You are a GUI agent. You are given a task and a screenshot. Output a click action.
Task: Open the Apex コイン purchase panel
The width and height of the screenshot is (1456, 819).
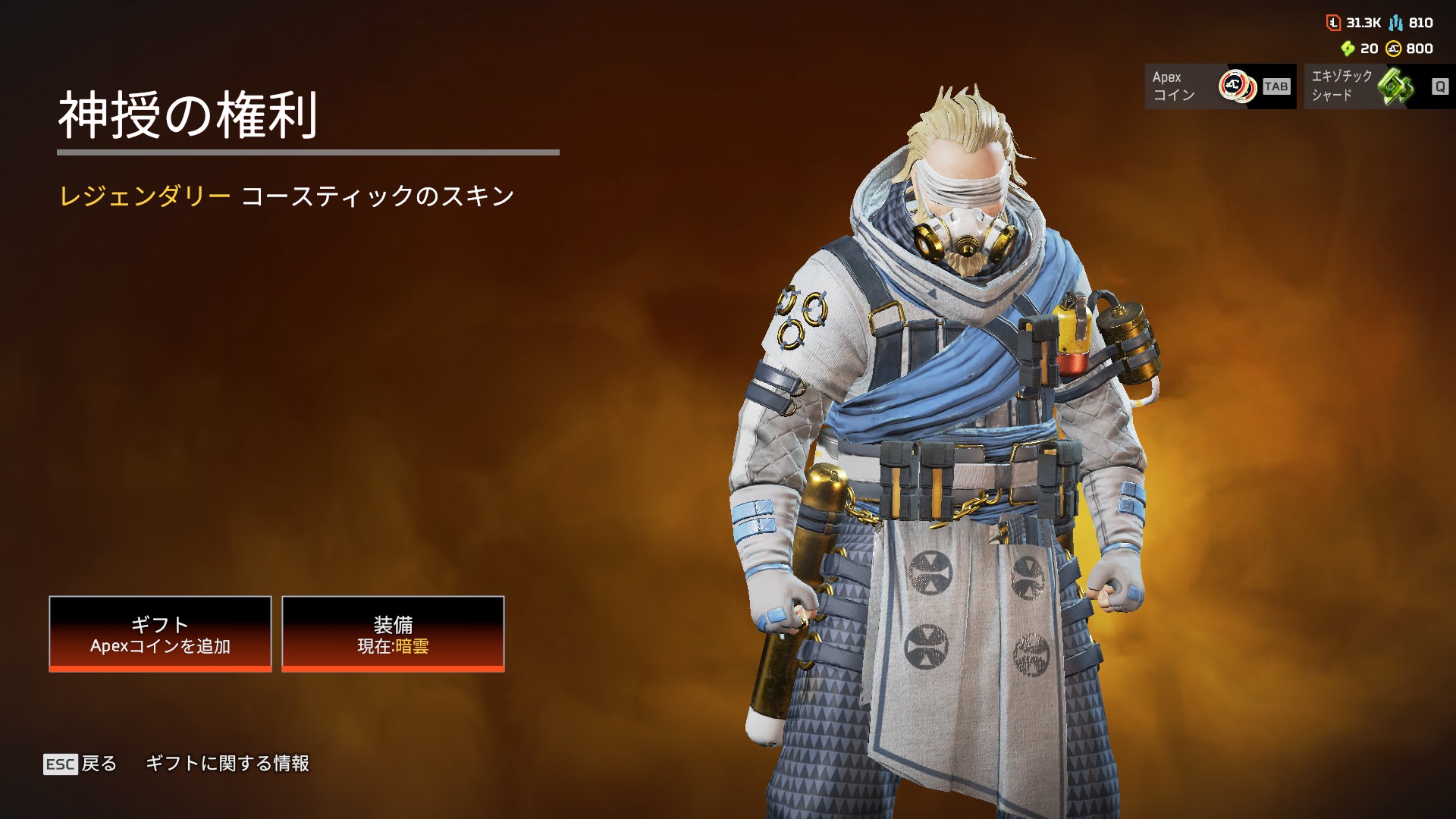[1219, 86]
